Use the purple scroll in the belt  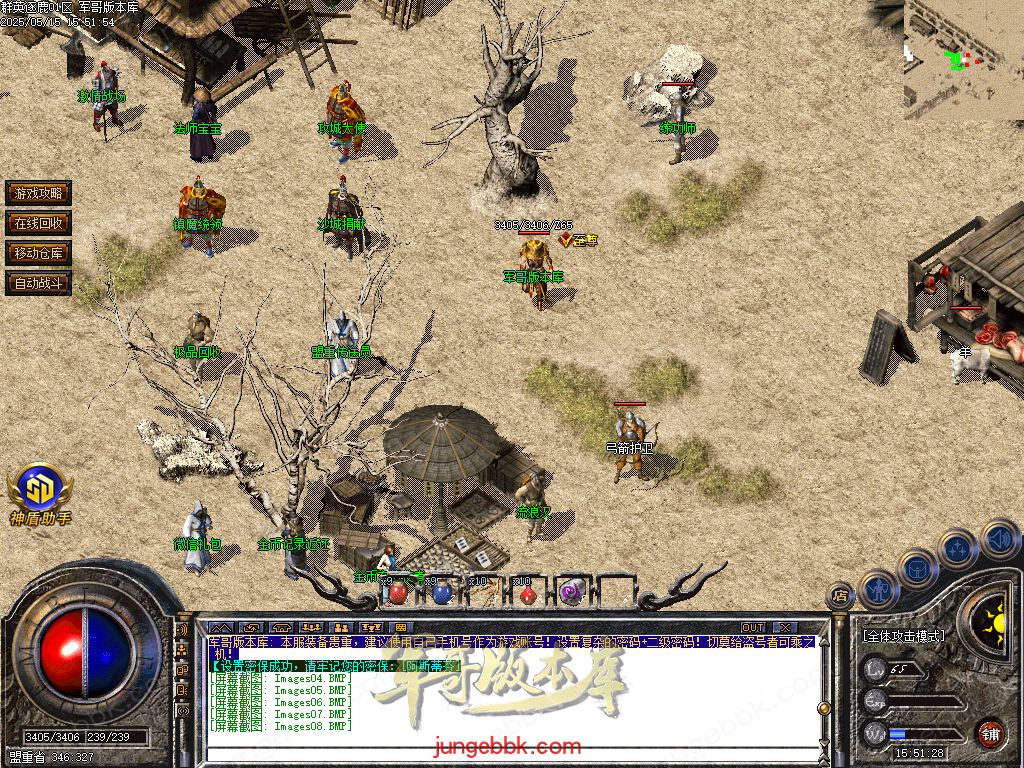571,592
